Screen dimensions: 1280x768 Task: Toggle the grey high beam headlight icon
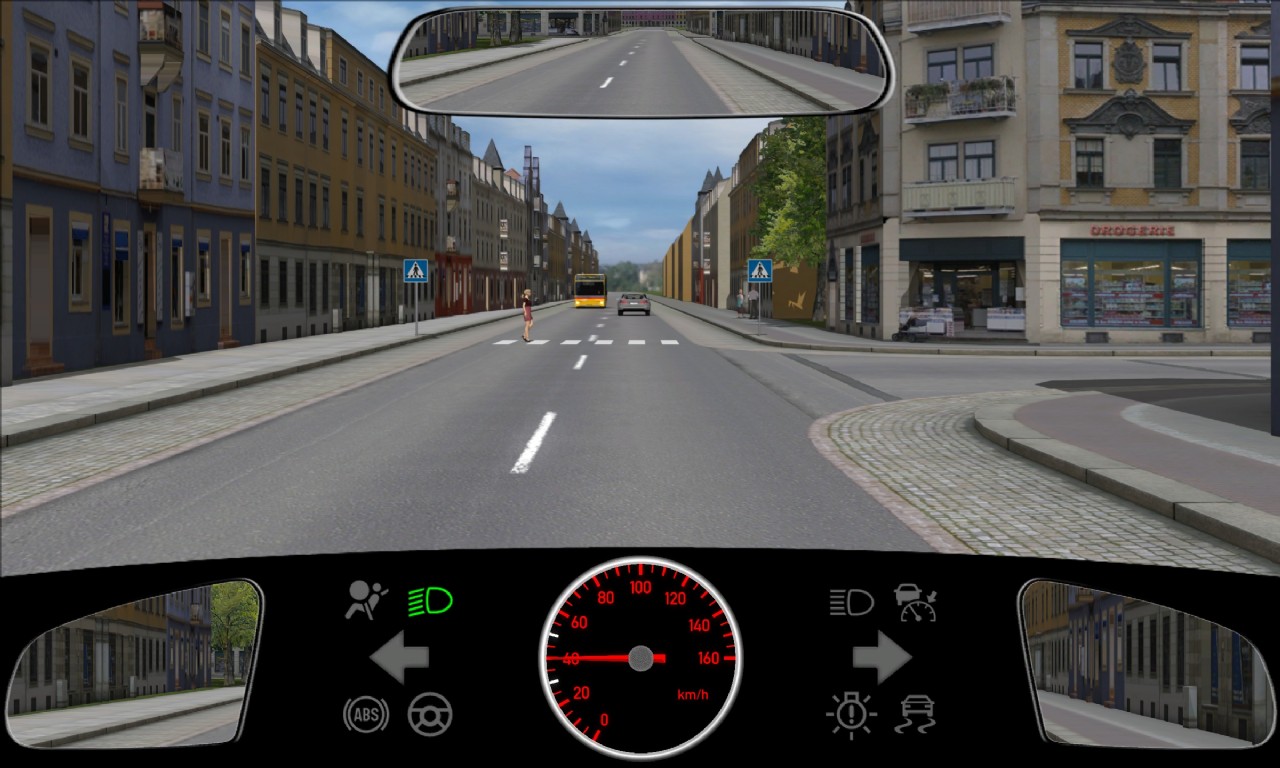pos(851,602)
